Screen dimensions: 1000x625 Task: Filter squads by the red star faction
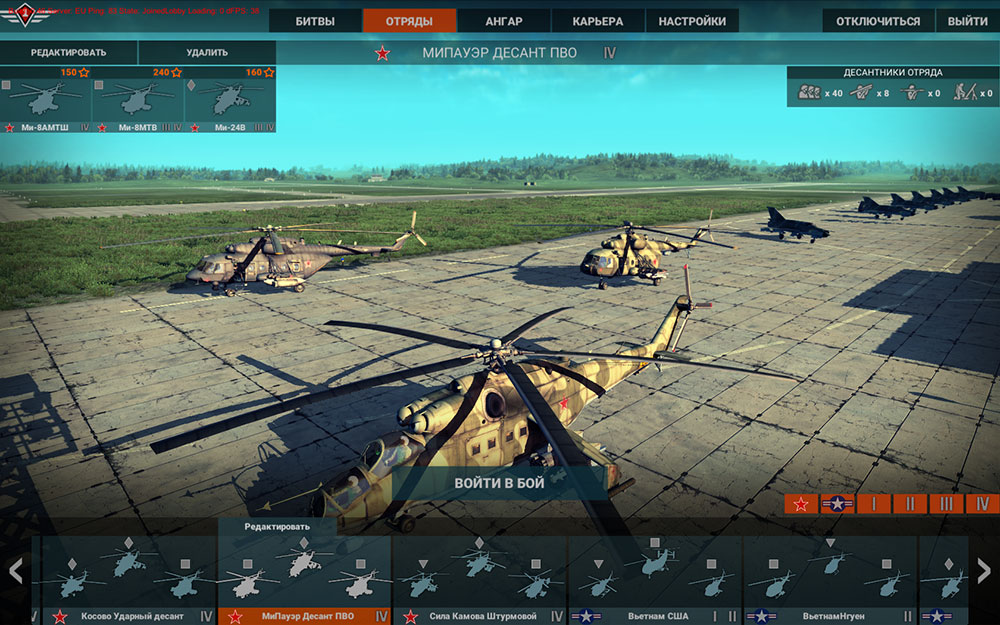[801, 504]
